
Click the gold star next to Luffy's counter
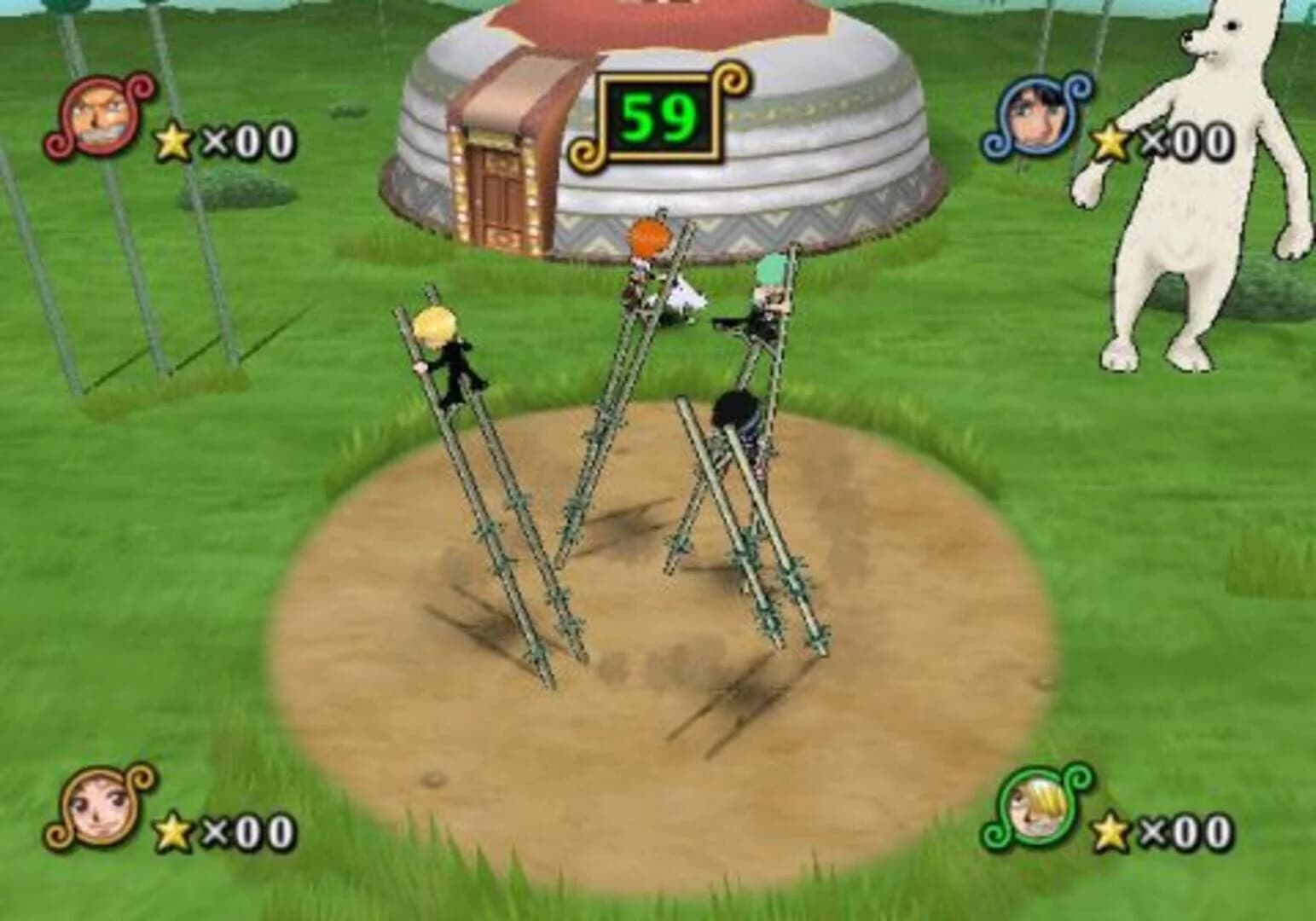click(x=173, y=141)
